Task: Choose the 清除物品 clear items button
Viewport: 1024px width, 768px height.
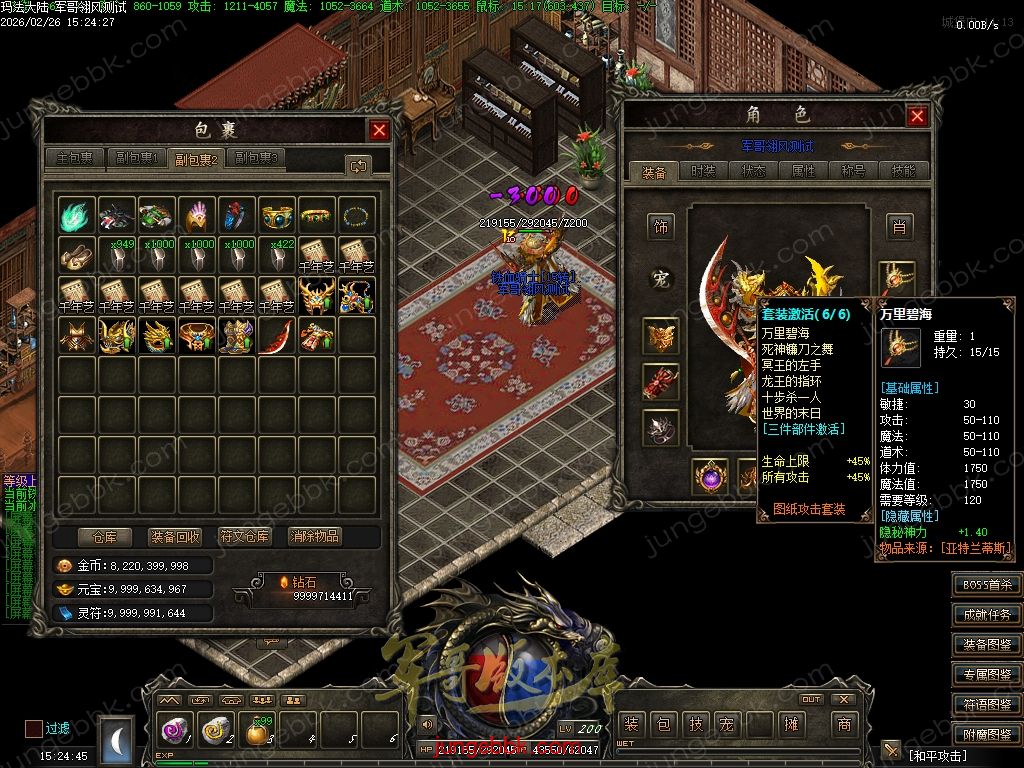Action: pos(315,536)
